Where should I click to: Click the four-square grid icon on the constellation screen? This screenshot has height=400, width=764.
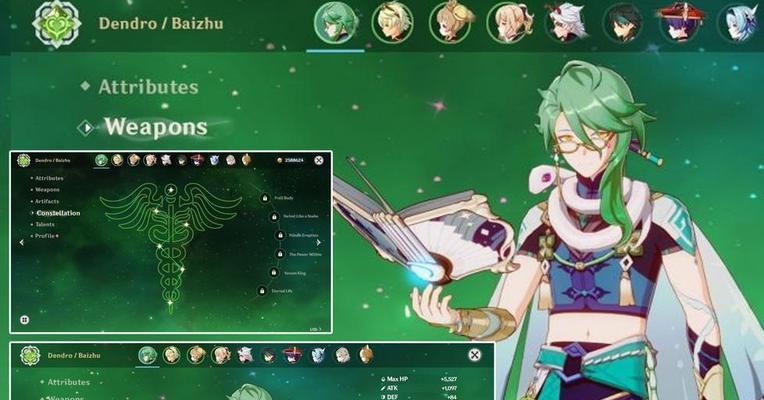pyautogui.click(x=24, y=320)
